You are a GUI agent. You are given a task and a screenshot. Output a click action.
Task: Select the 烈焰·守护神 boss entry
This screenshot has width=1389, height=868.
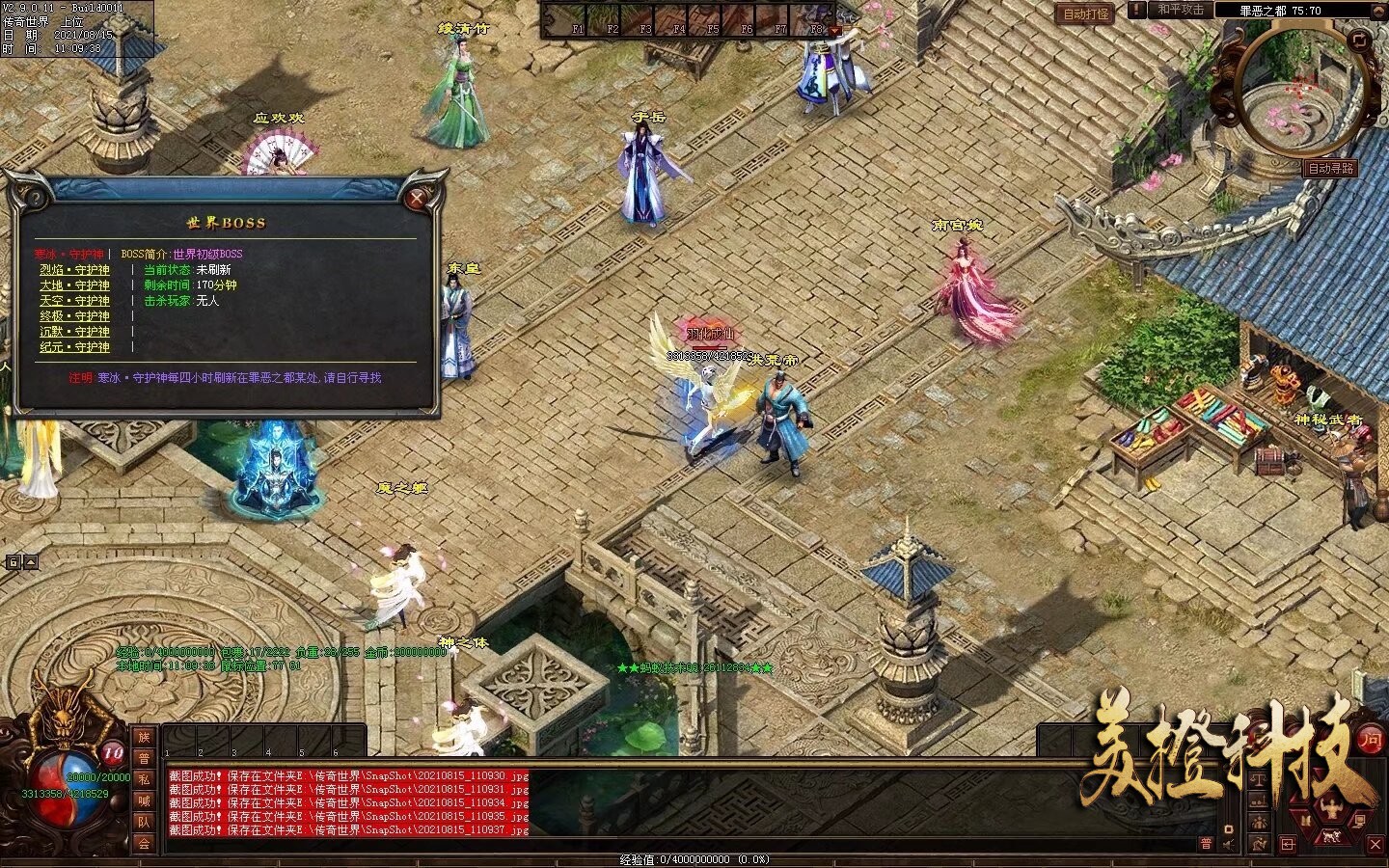click(74, 270)
